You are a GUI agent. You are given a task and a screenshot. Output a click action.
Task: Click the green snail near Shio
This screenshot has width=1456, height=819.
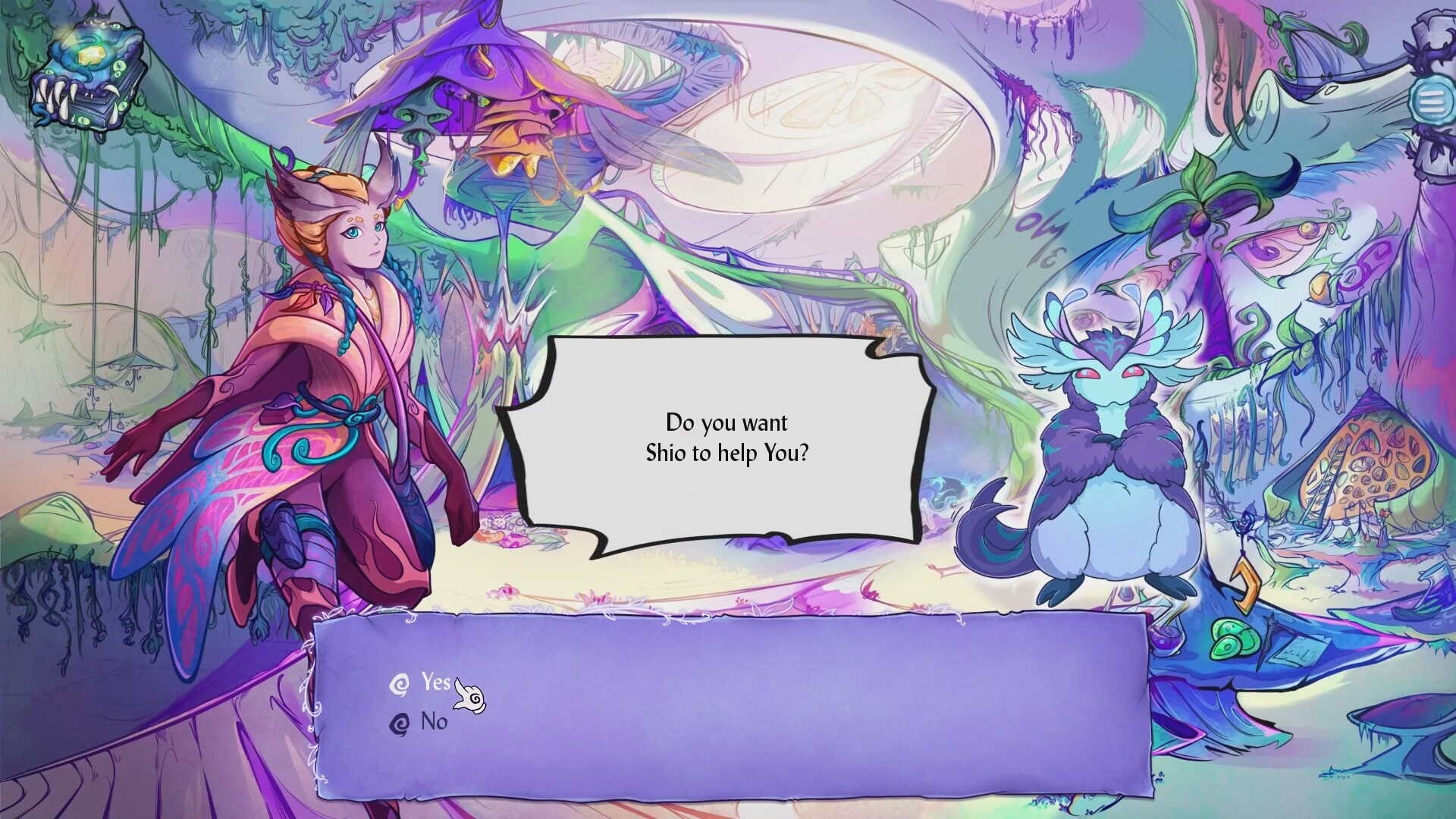pyautogui.click(x=1235, y=639)
